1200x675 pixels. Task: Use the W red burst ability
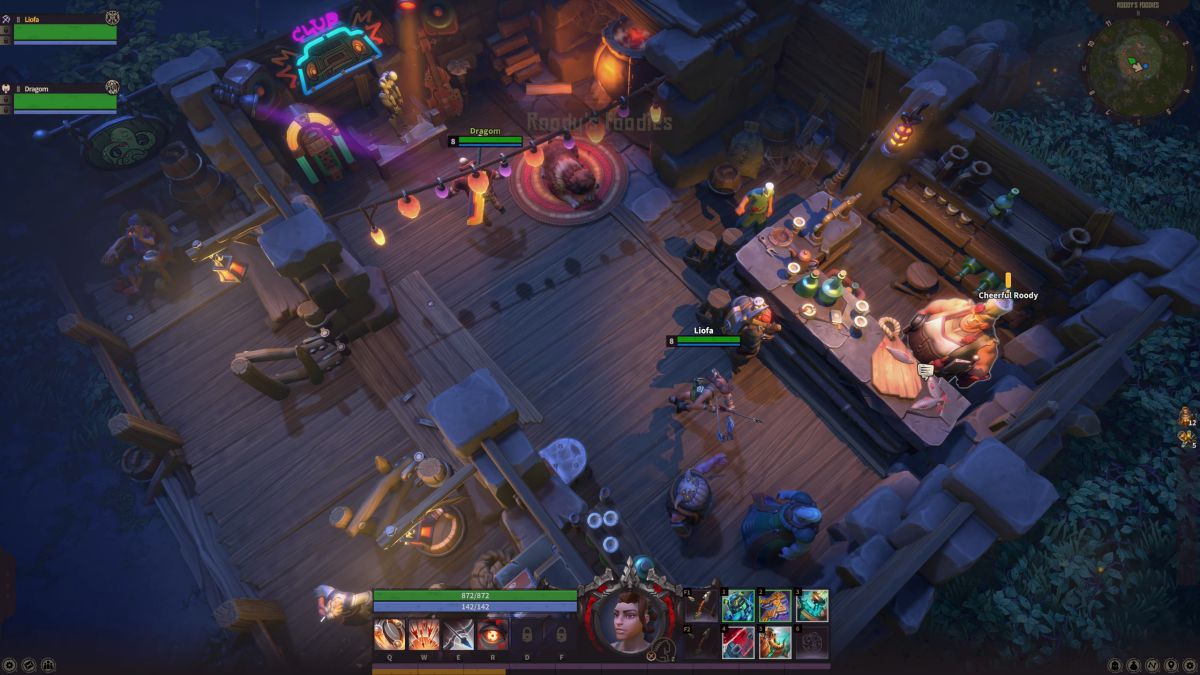[424, 635]
